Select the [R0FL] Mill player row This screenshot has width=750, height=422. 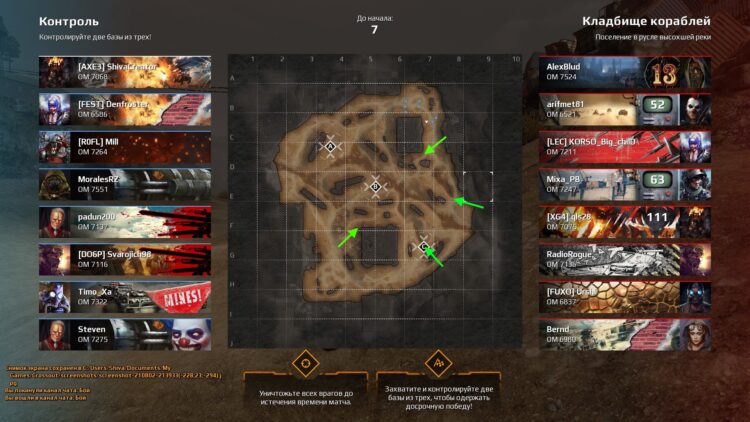click(x=124, y=147)
